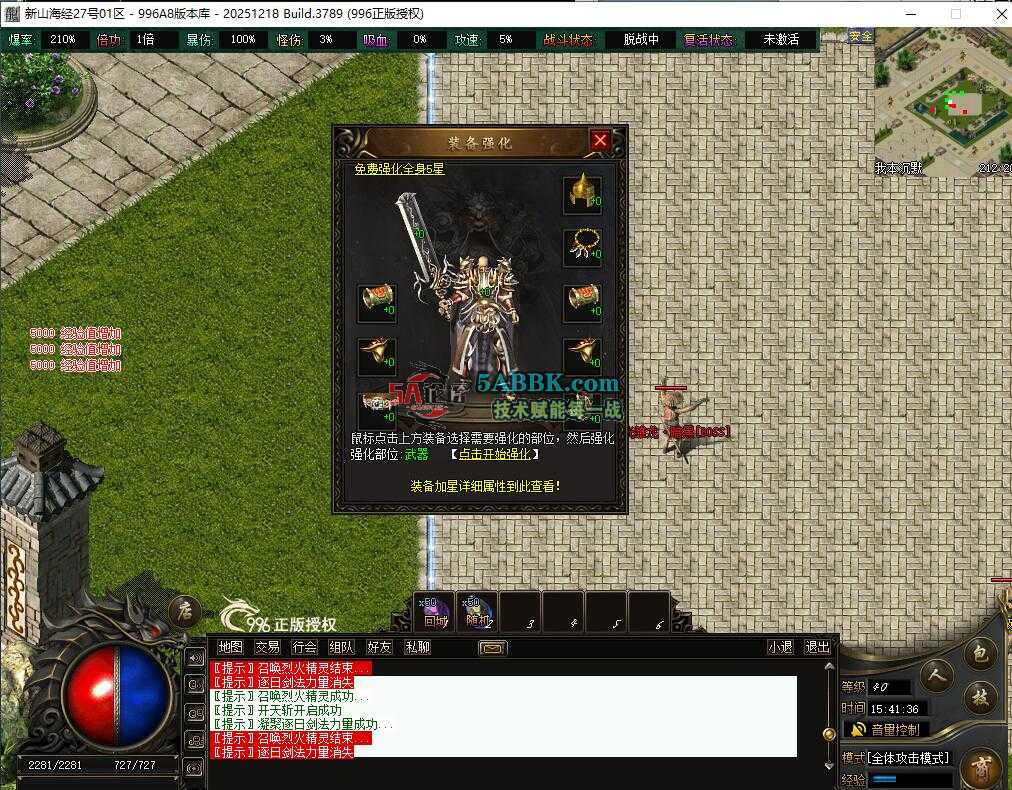The image size is (1012, 790).
Task: Show the 好友 friends list
Action: tap(380, 647)
